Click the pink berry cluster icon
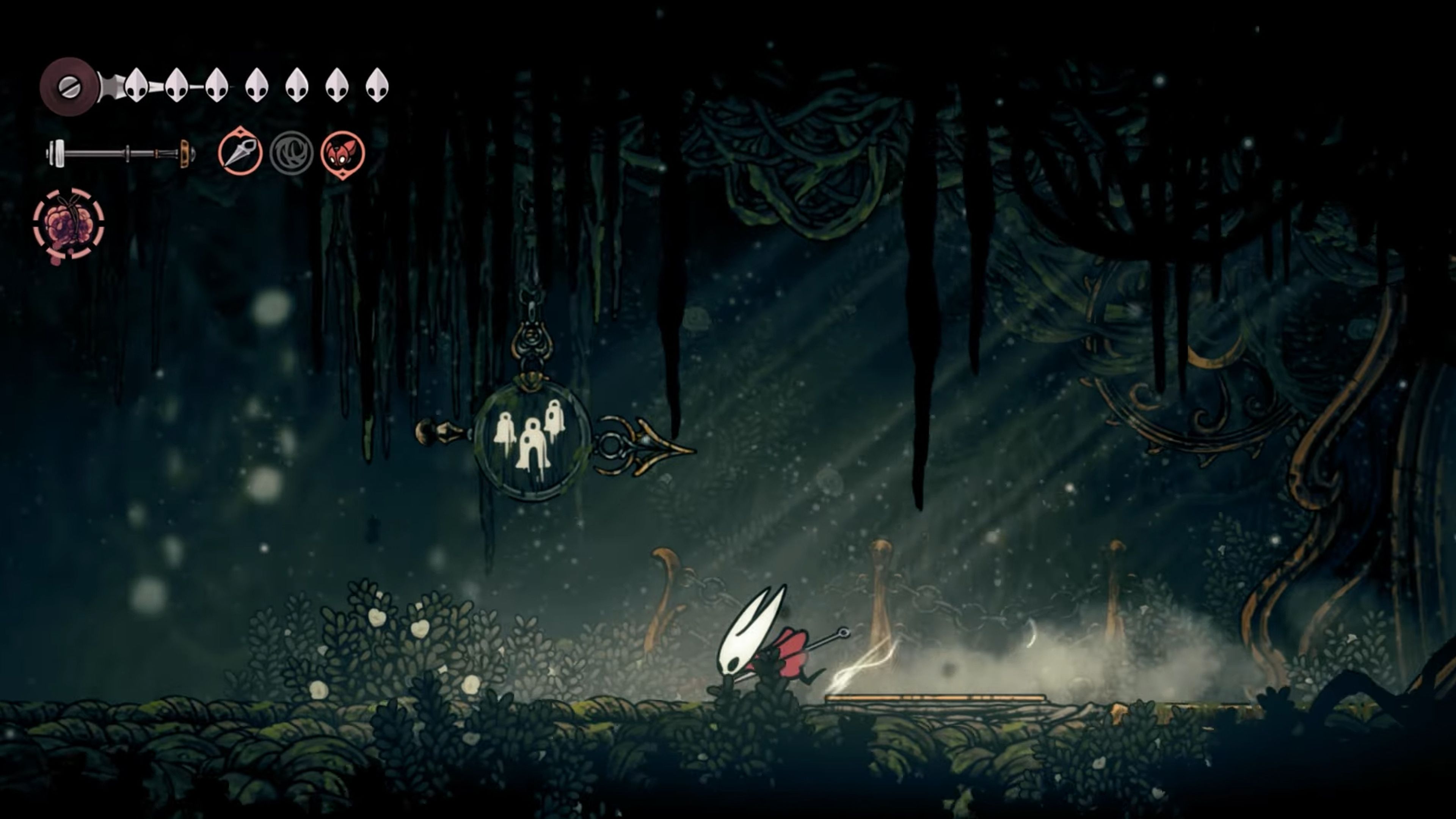 (68, 225)
